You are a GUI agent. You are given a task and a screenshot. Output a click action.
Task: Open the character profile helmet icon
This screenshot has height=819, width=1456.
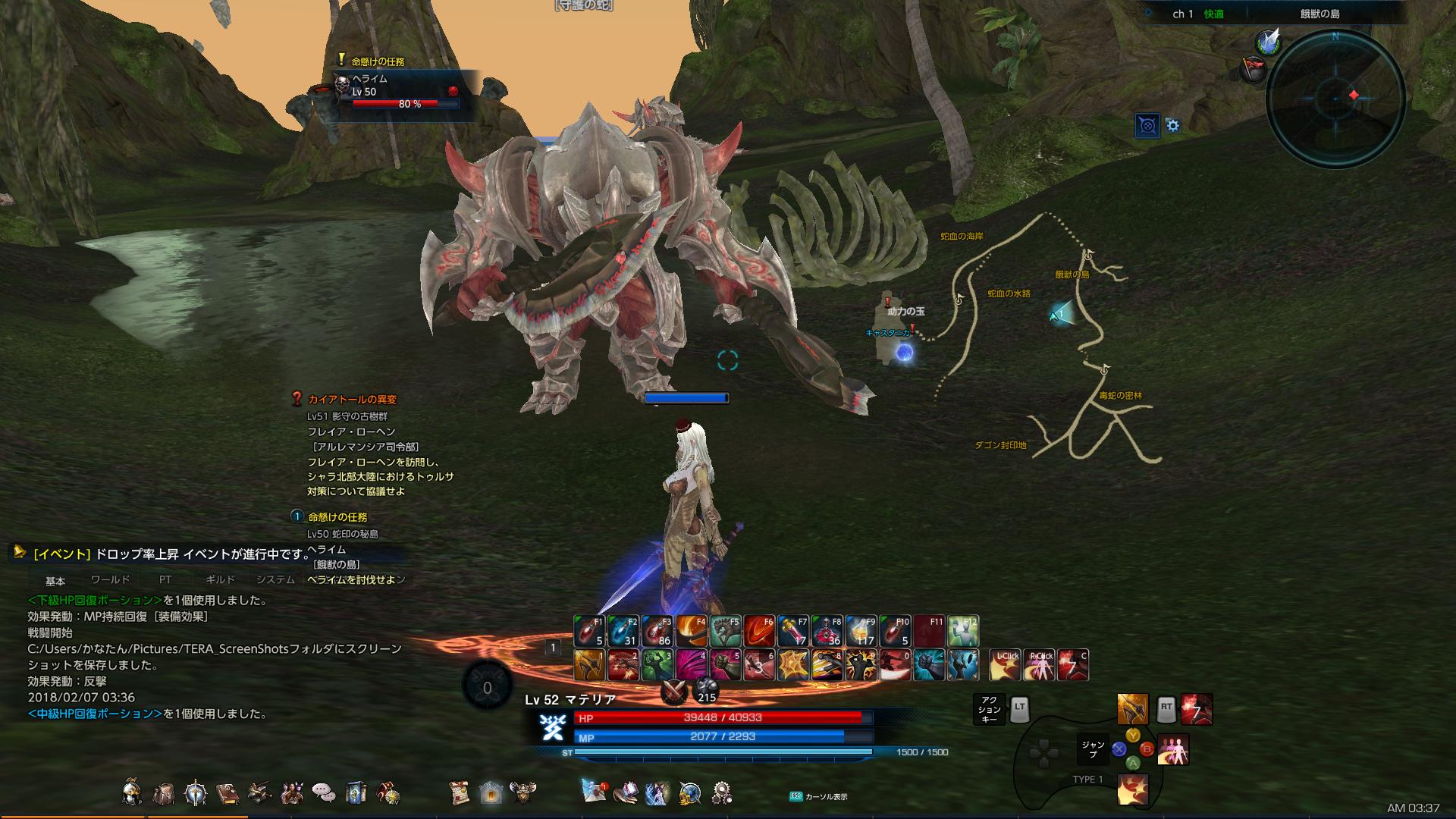pos(132,792)
